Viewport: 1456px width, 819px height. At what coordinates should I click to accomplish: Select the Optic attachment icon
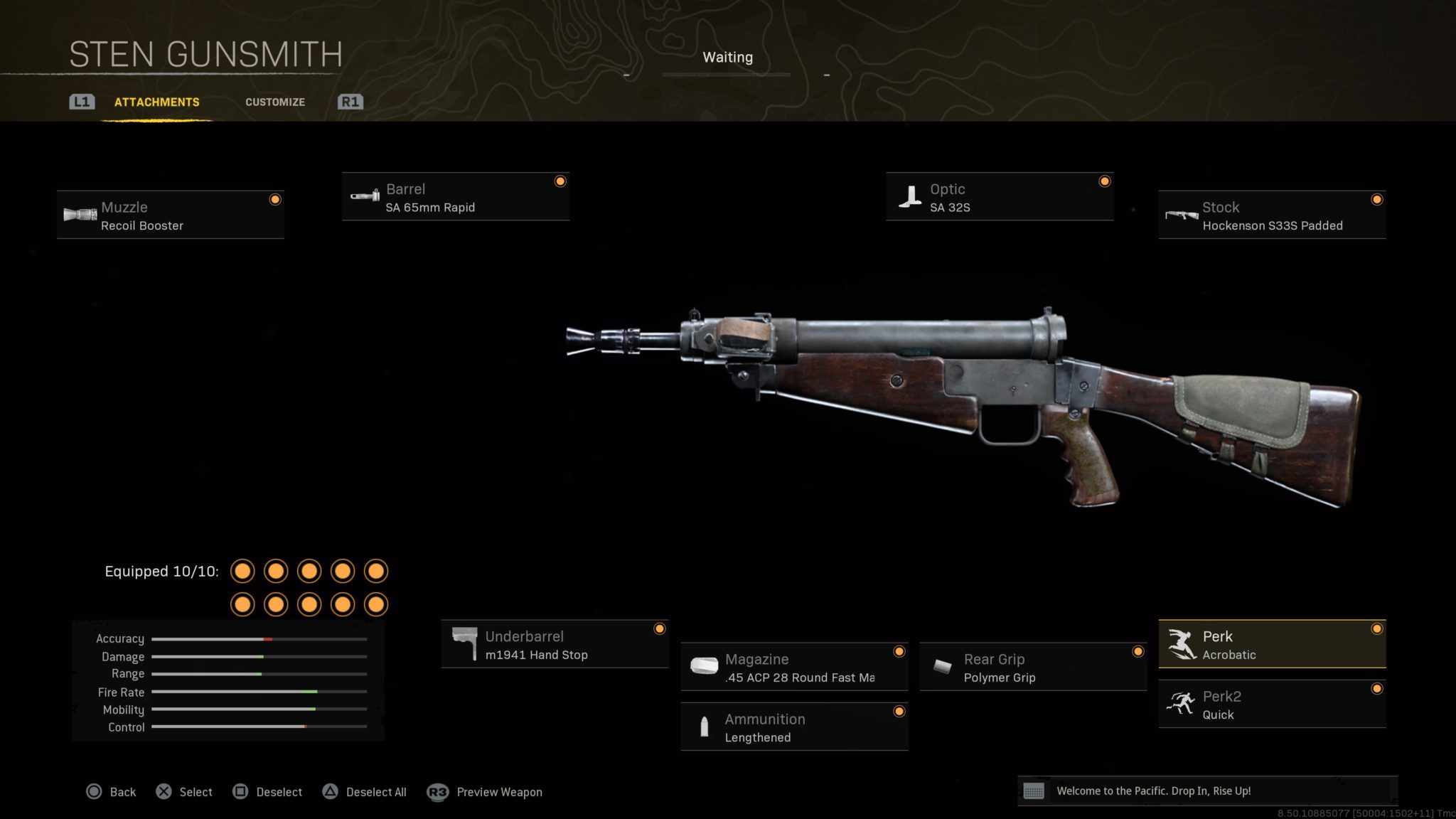coord(911,196)
